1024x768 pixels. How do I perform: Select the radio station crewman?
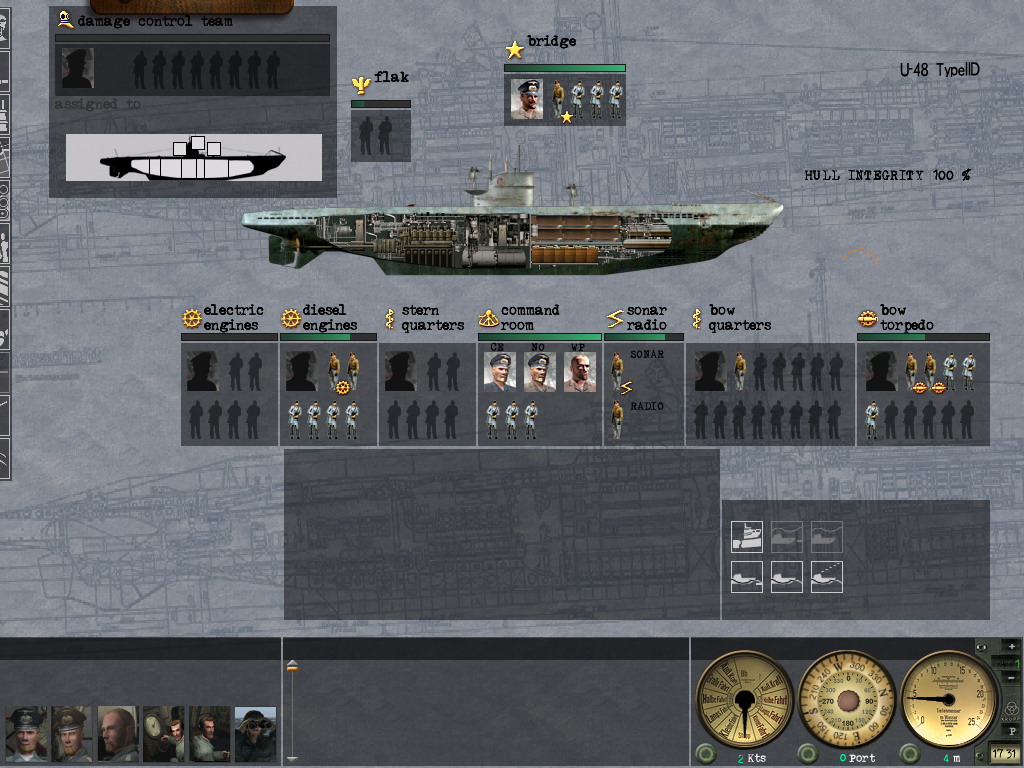pos(617,420)
